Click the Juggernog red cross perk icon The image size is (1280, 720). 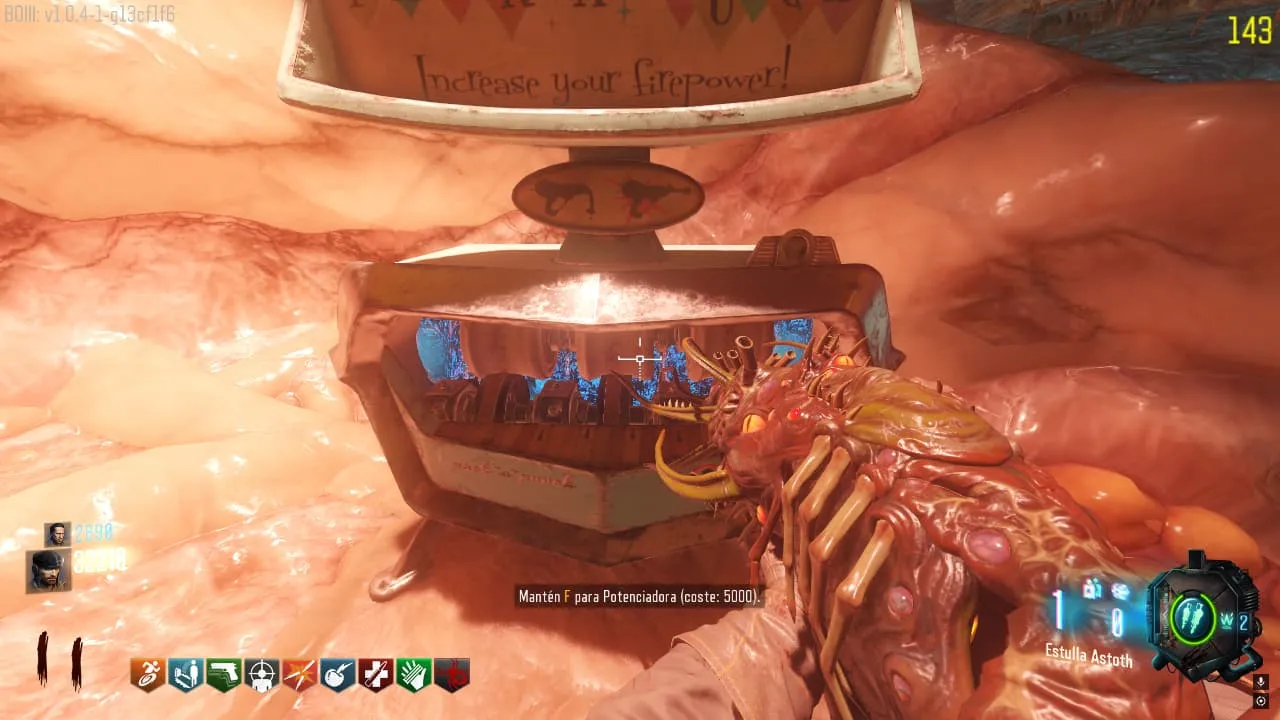[x=375, y=675]
